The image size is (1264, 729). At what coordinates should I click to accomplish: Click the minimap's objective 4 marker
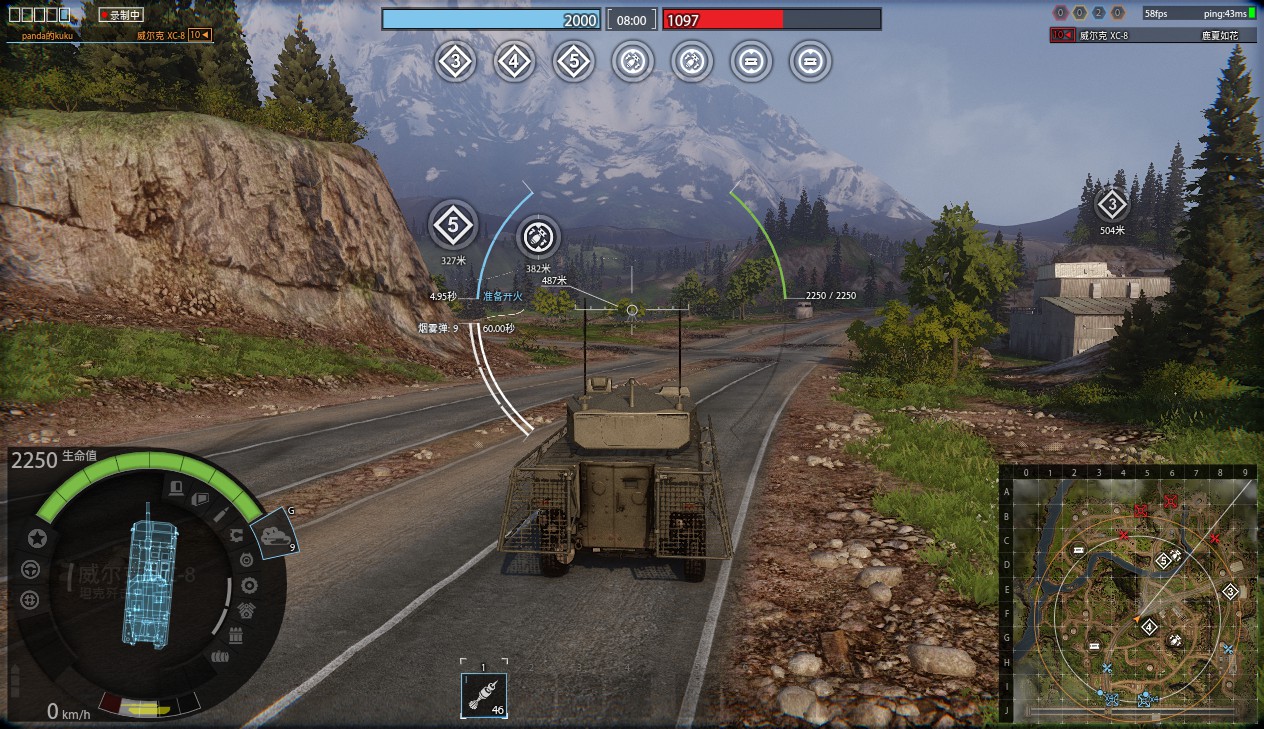tap(1149, 627)
